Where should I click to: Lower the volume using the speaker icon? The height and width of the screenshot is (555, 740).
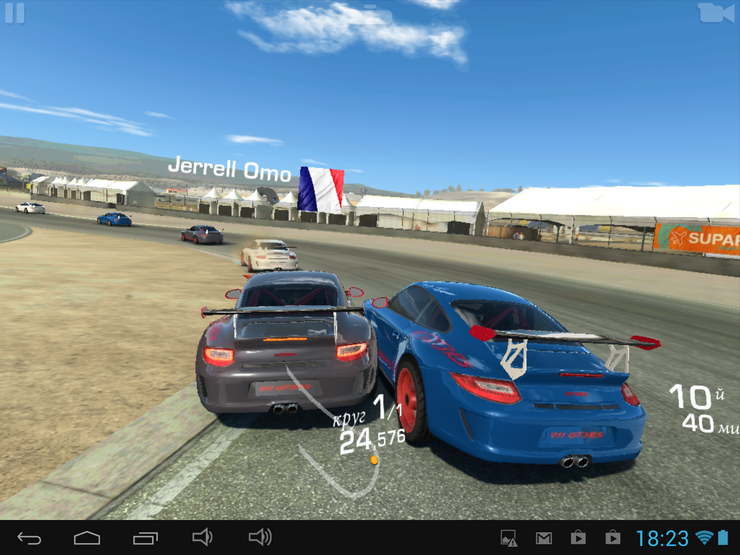point(202,538)
